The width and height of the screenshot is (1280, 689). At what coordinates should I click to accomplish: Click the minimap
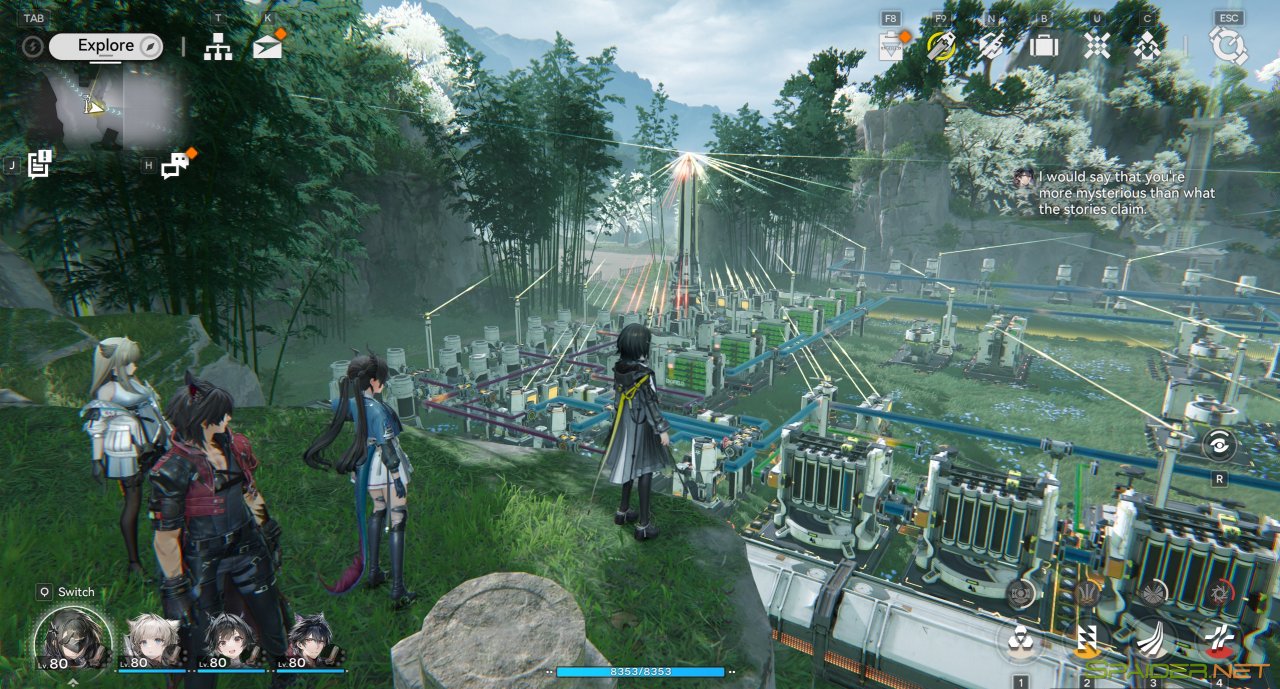click(108, 105)
